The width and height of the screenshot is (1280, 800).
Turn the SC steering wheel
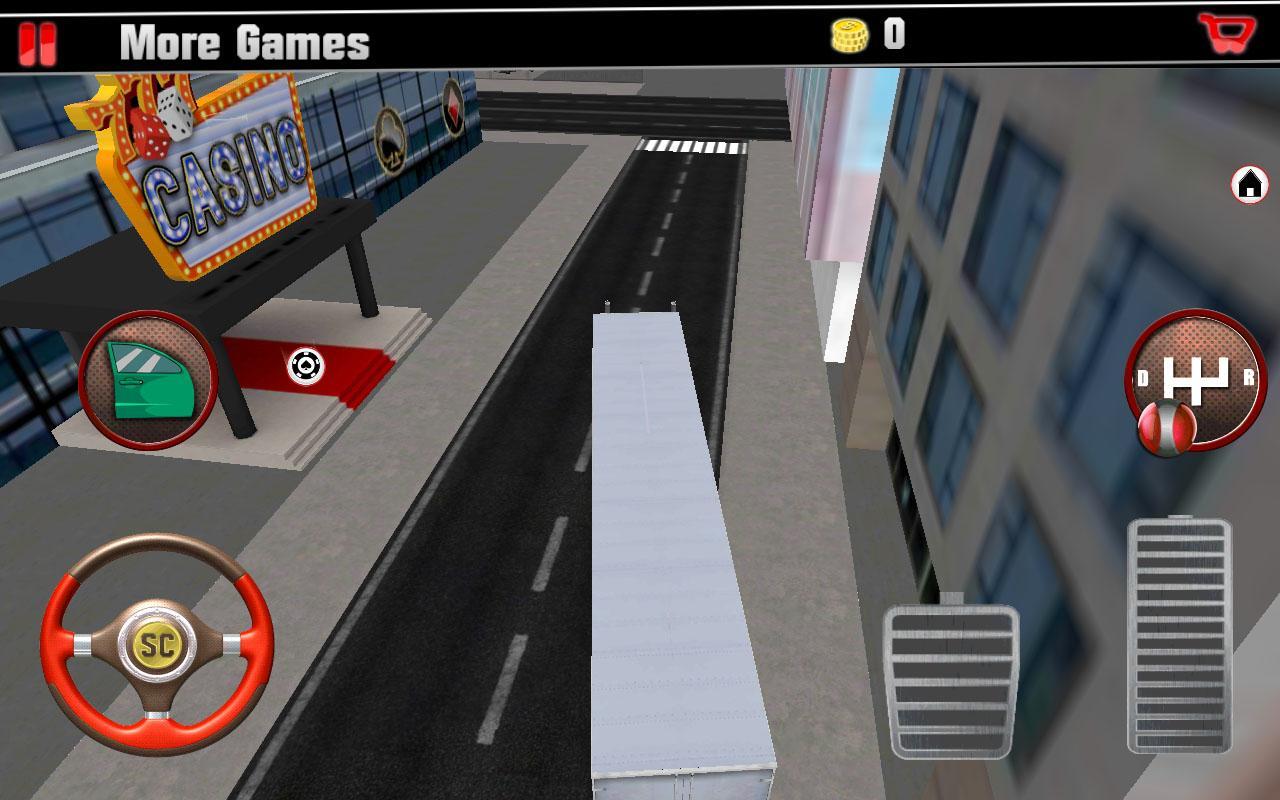[x=160, y=645]
